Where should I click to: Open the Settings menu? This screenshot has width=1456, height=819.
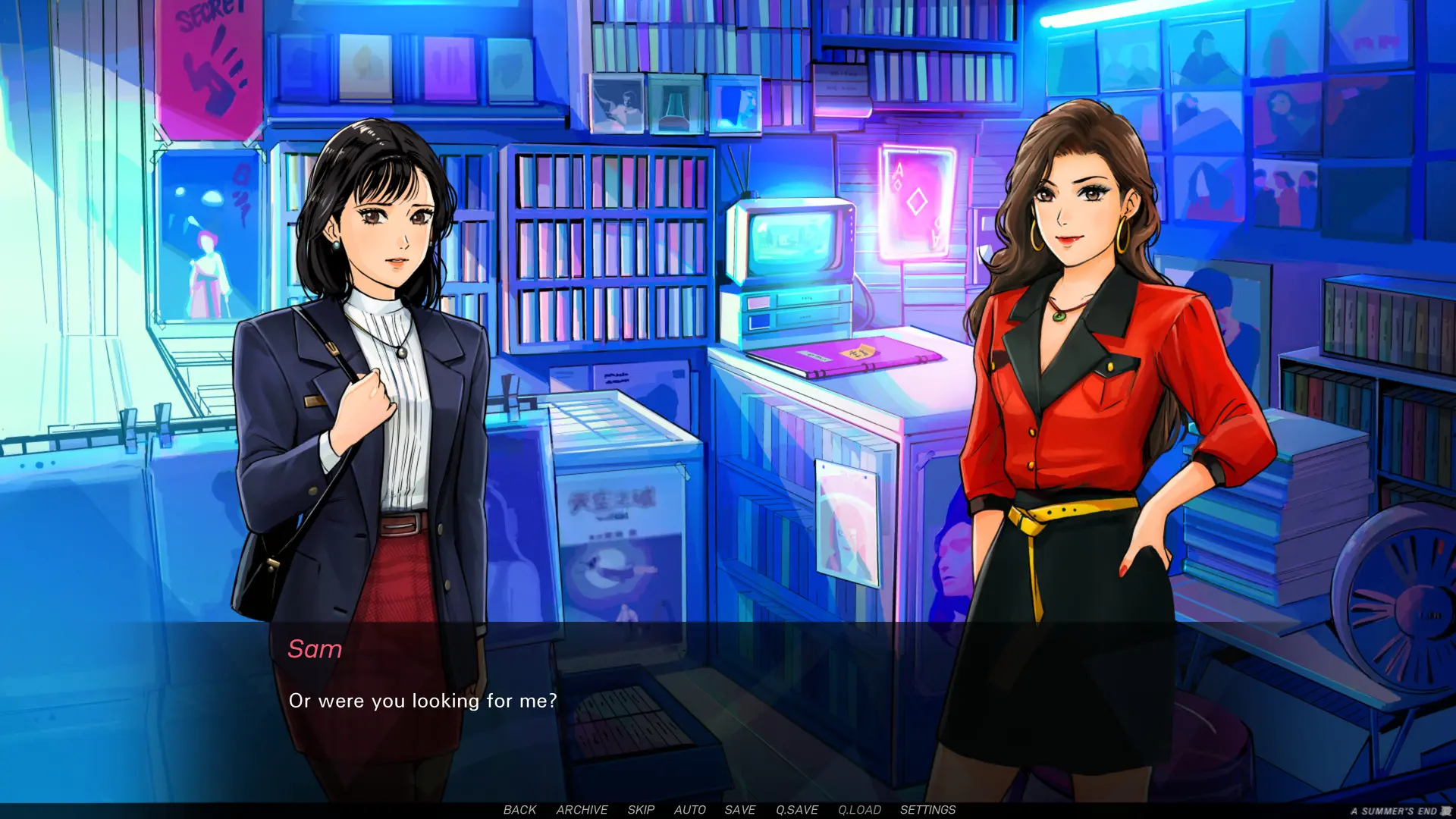pos(927,810)
